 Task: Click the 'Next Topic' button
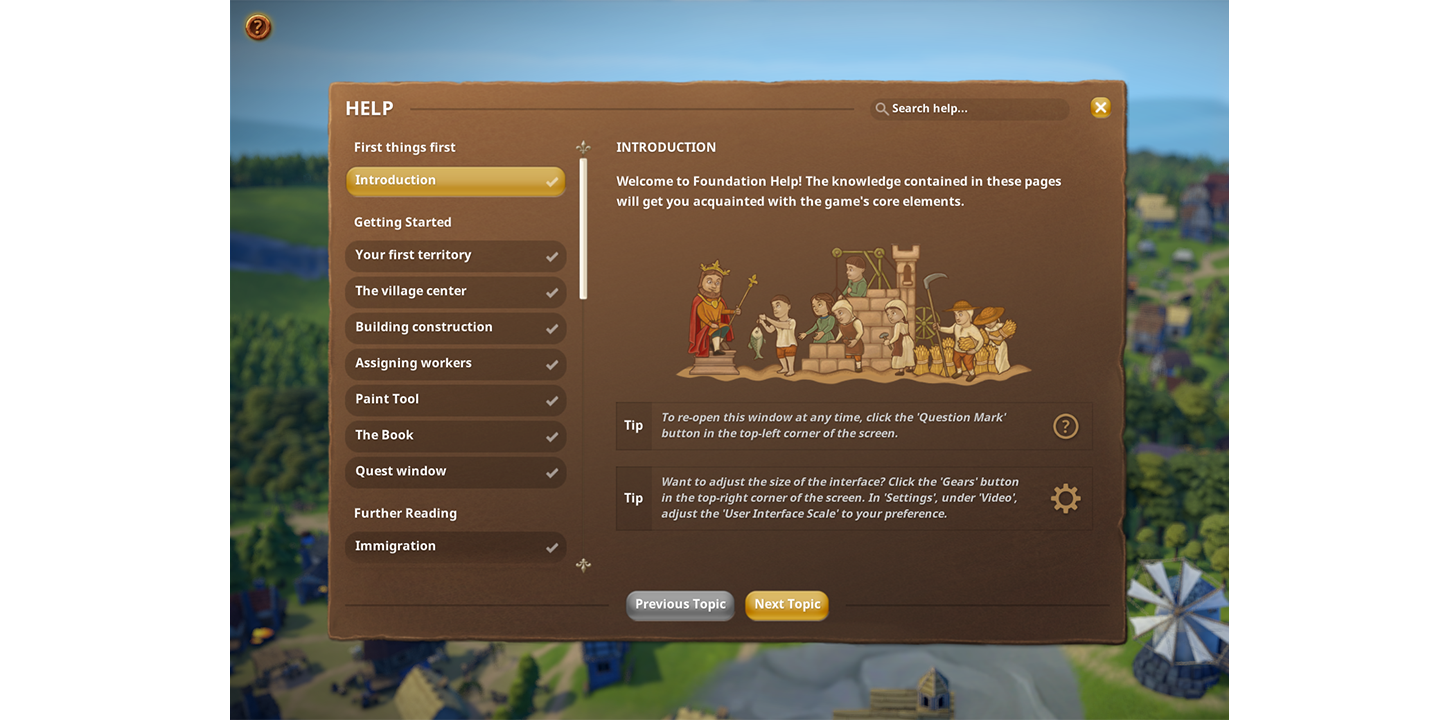(x=787, y=604)
